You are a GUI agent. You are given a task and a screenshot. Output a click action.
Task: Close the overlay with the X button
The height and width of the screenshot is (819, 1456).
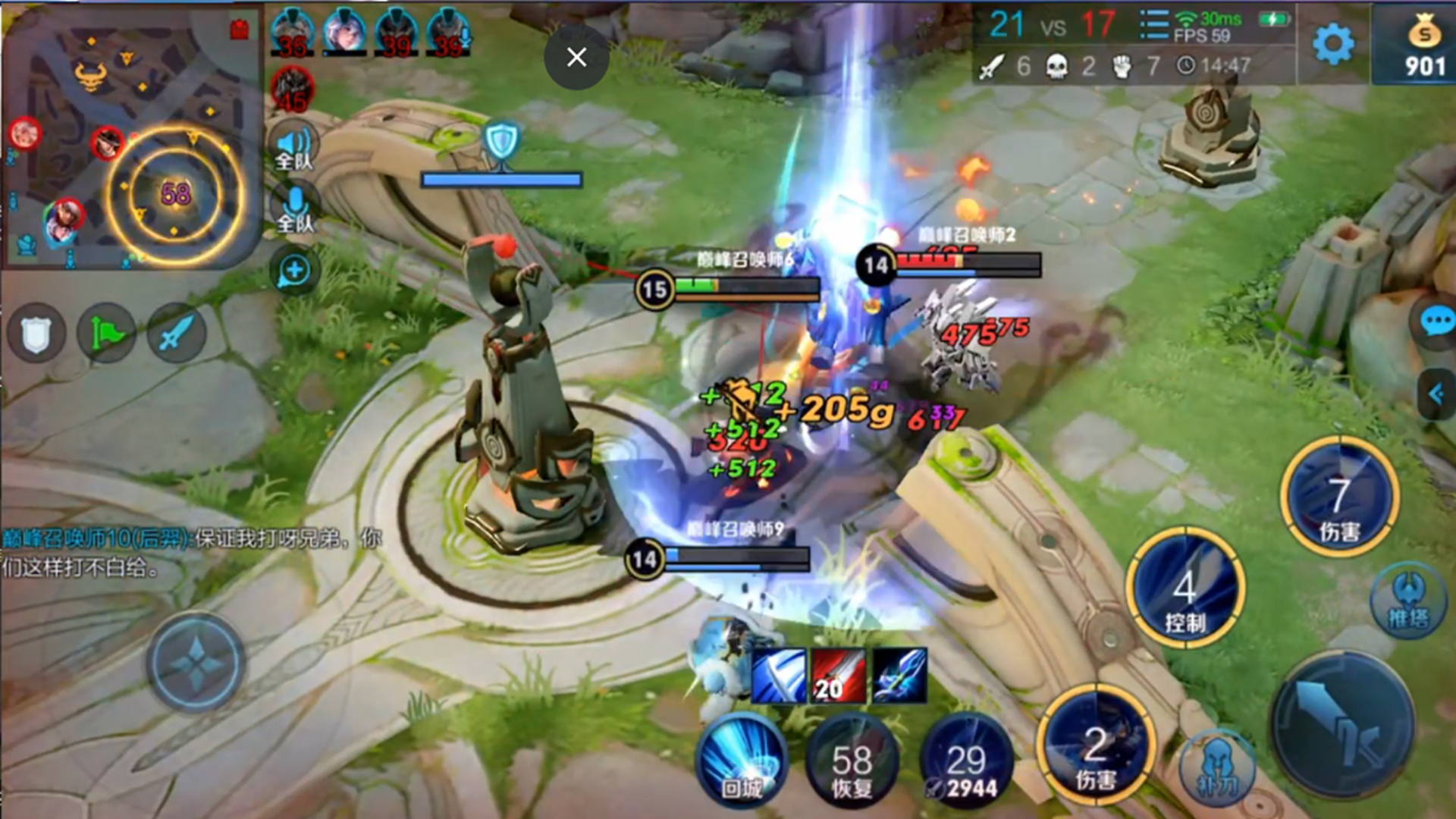[576, 57]
